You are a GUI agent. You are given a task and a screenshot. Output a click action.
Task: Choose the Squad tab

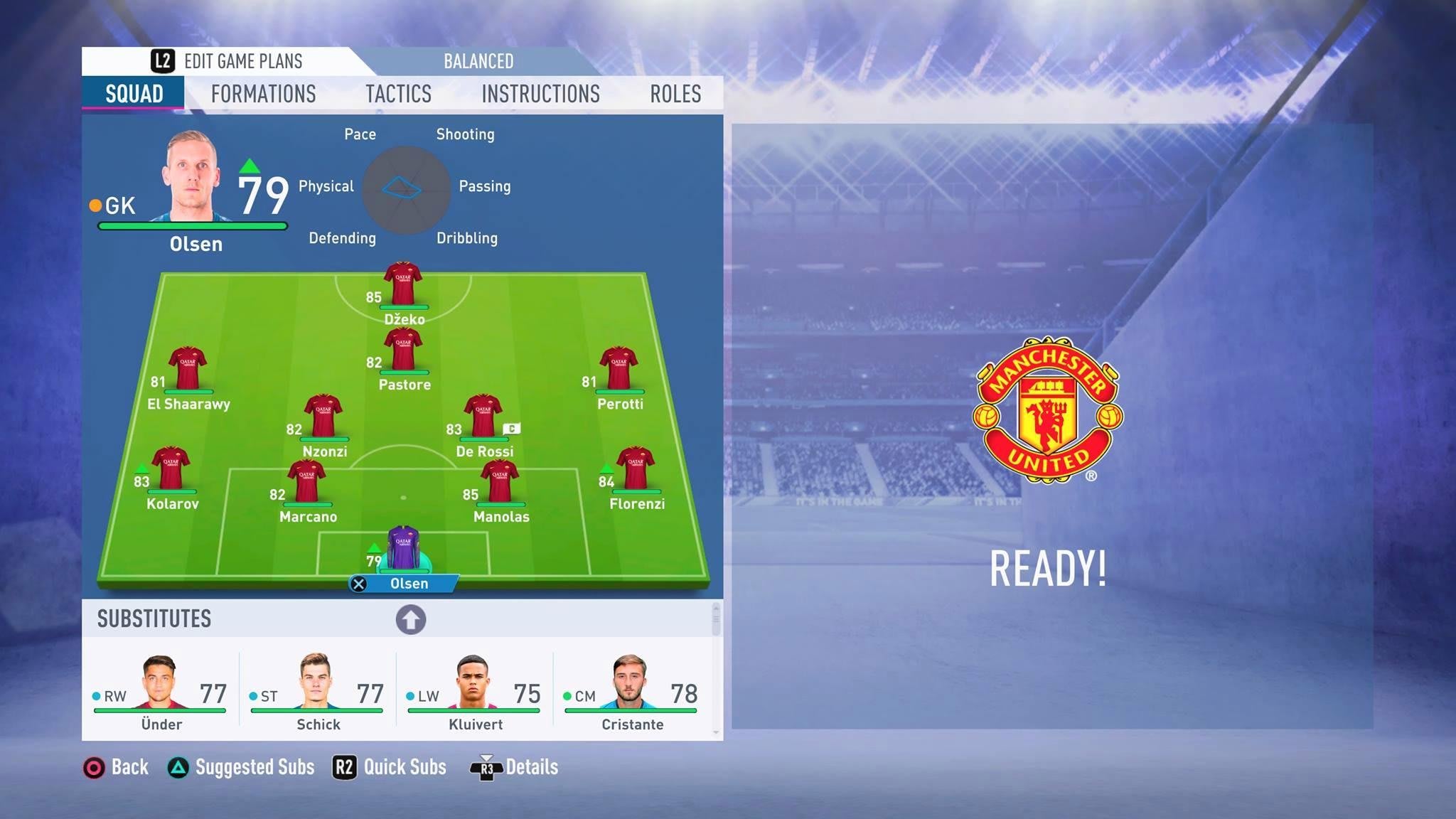134,94
